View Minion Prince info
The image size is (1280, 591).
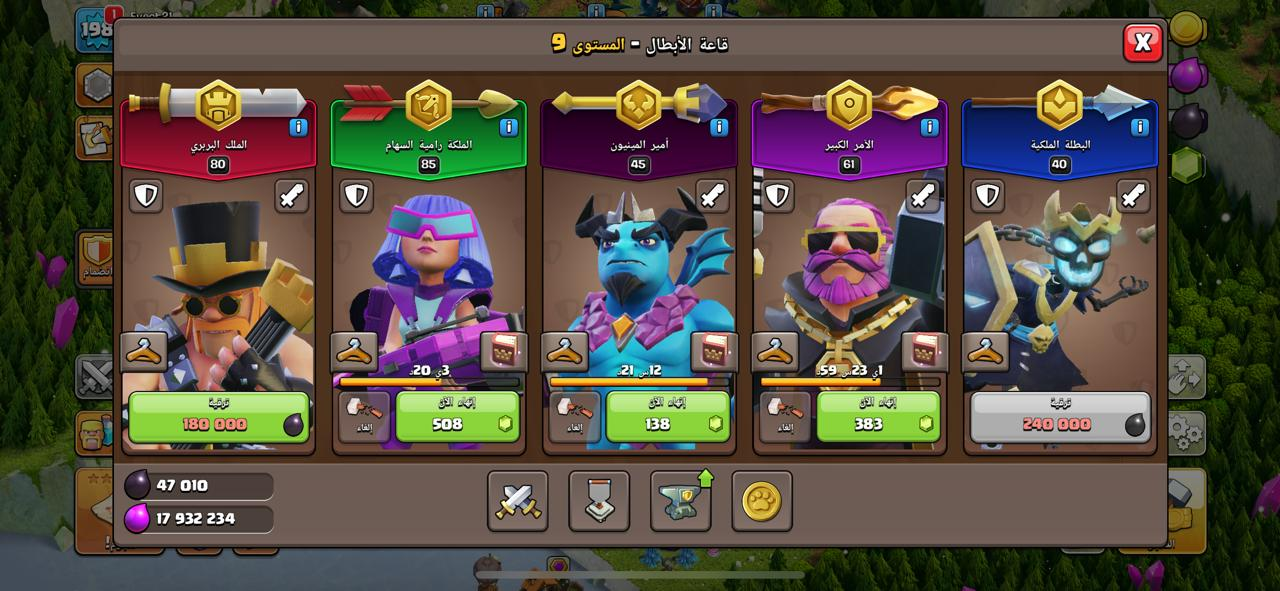coord(719,127)
